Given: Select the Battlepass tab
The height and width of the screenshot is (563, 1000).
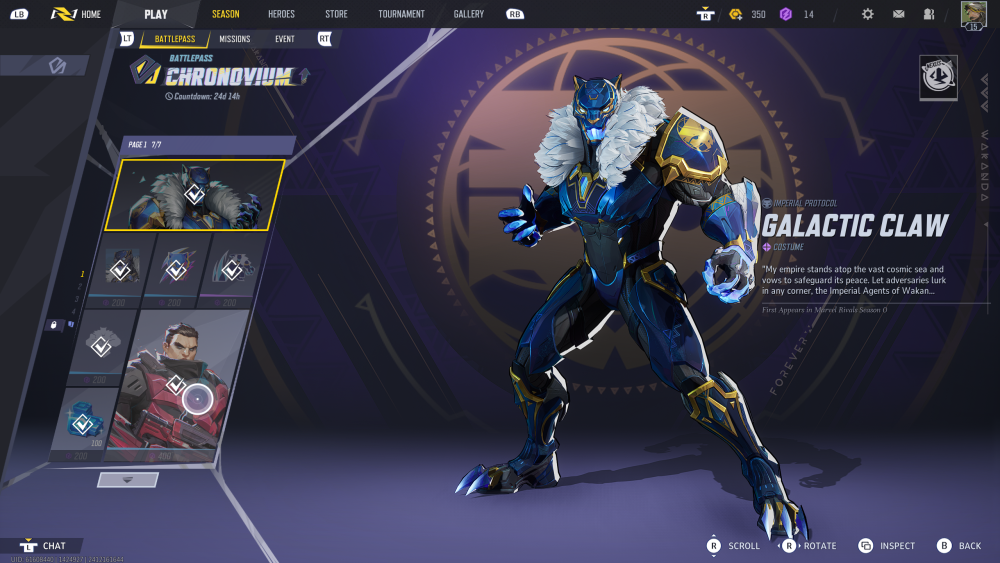Looking at the screenshot, I should tap(174, 39).
